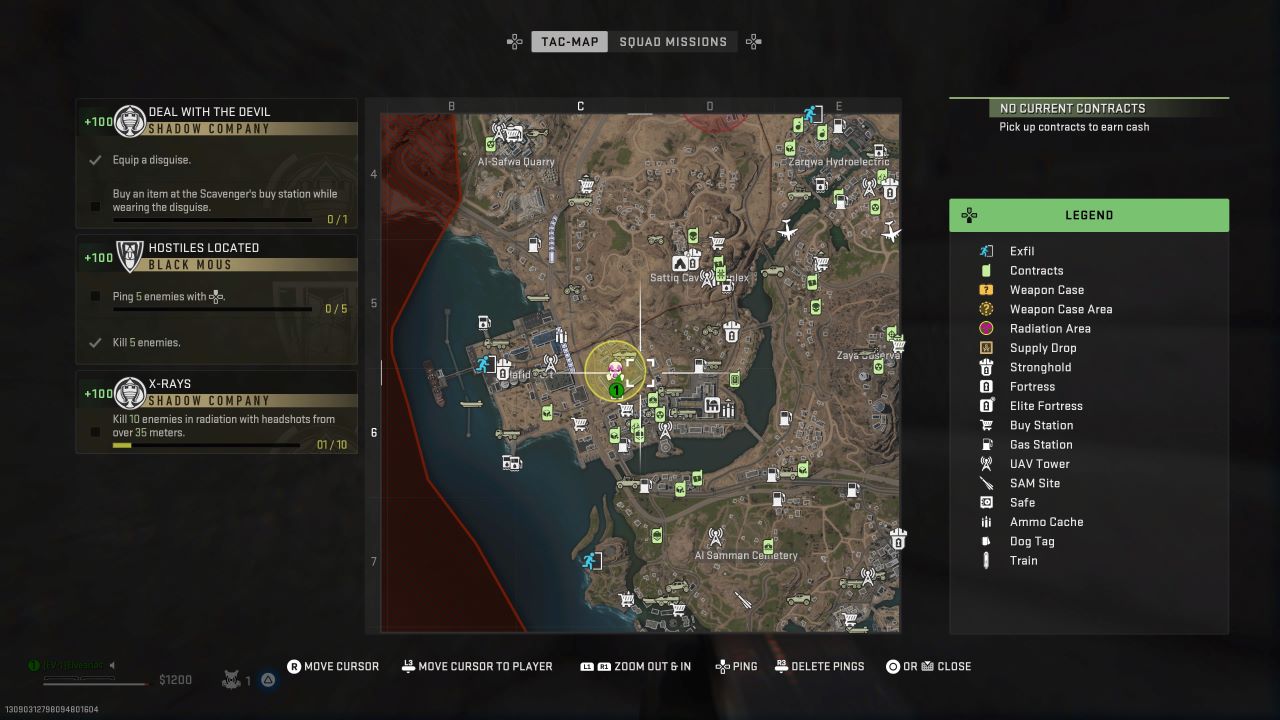
Task: Click the Black Mous faction emblem
Action: (130, 255)
